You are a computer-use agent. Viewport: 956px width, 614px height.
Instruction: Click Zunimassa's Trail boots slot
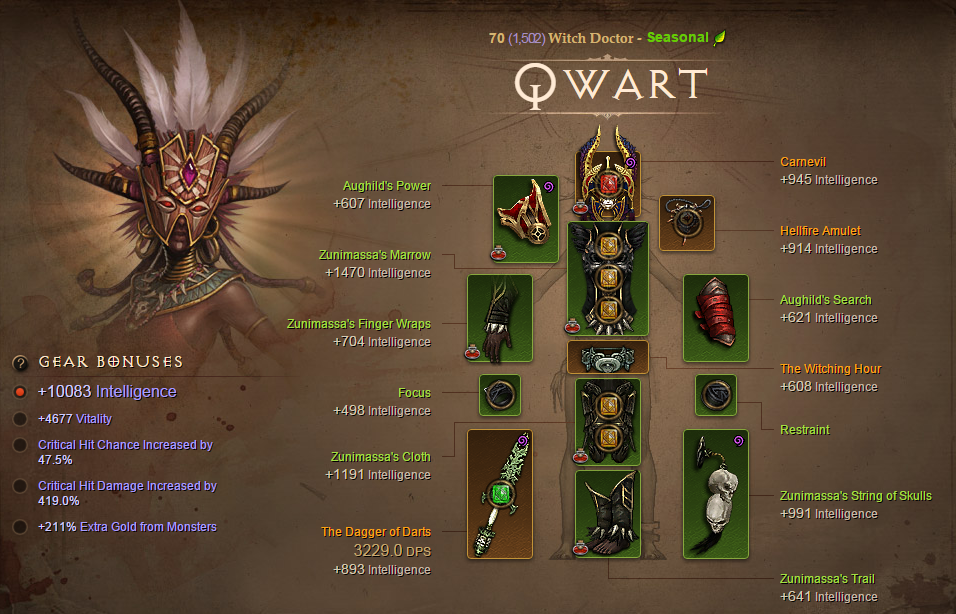[x=607, y=514]
